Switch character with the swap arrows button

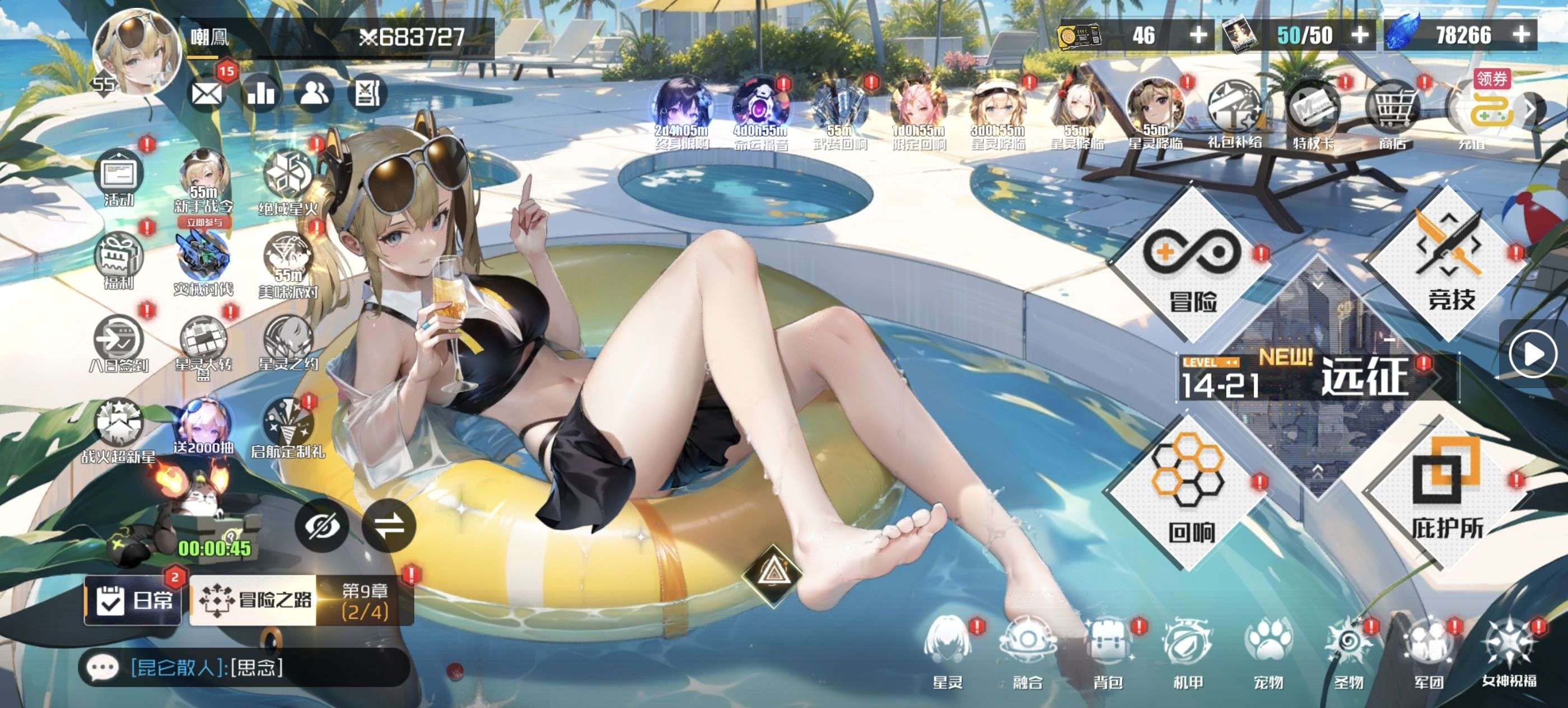[x=389, y=526]
